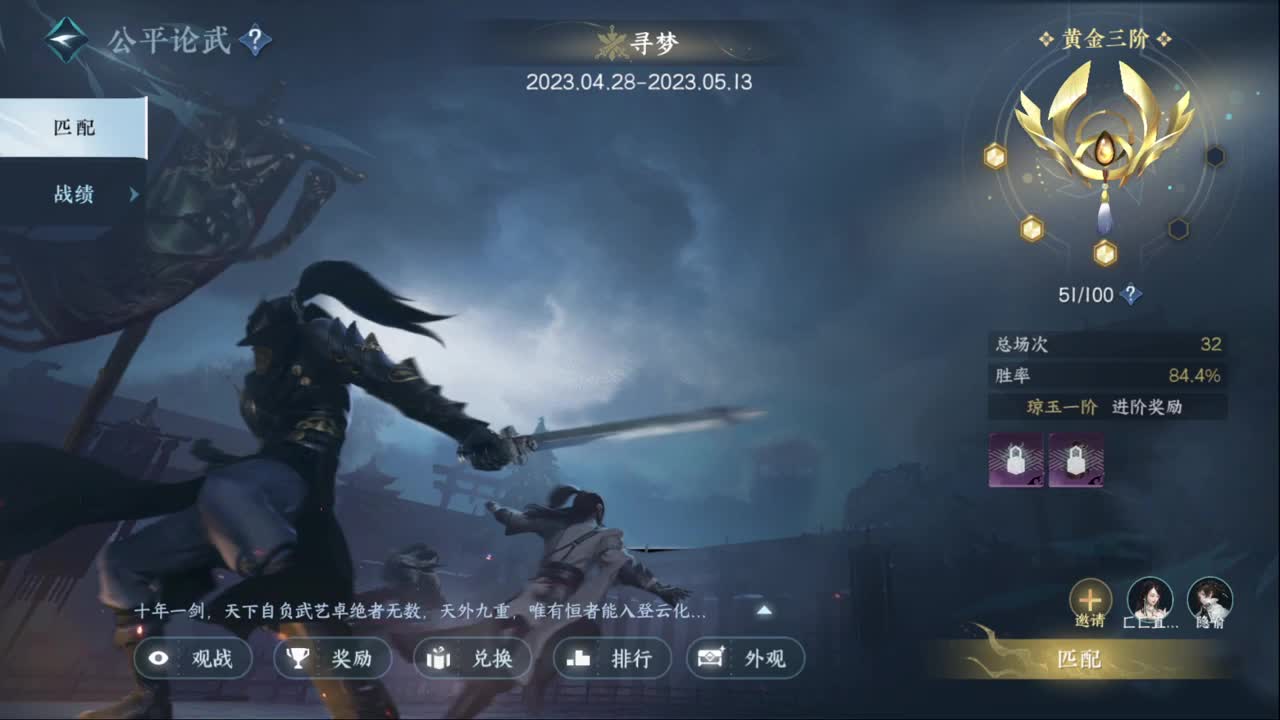Click the question mark next to 51/100

click(1130, 294)
